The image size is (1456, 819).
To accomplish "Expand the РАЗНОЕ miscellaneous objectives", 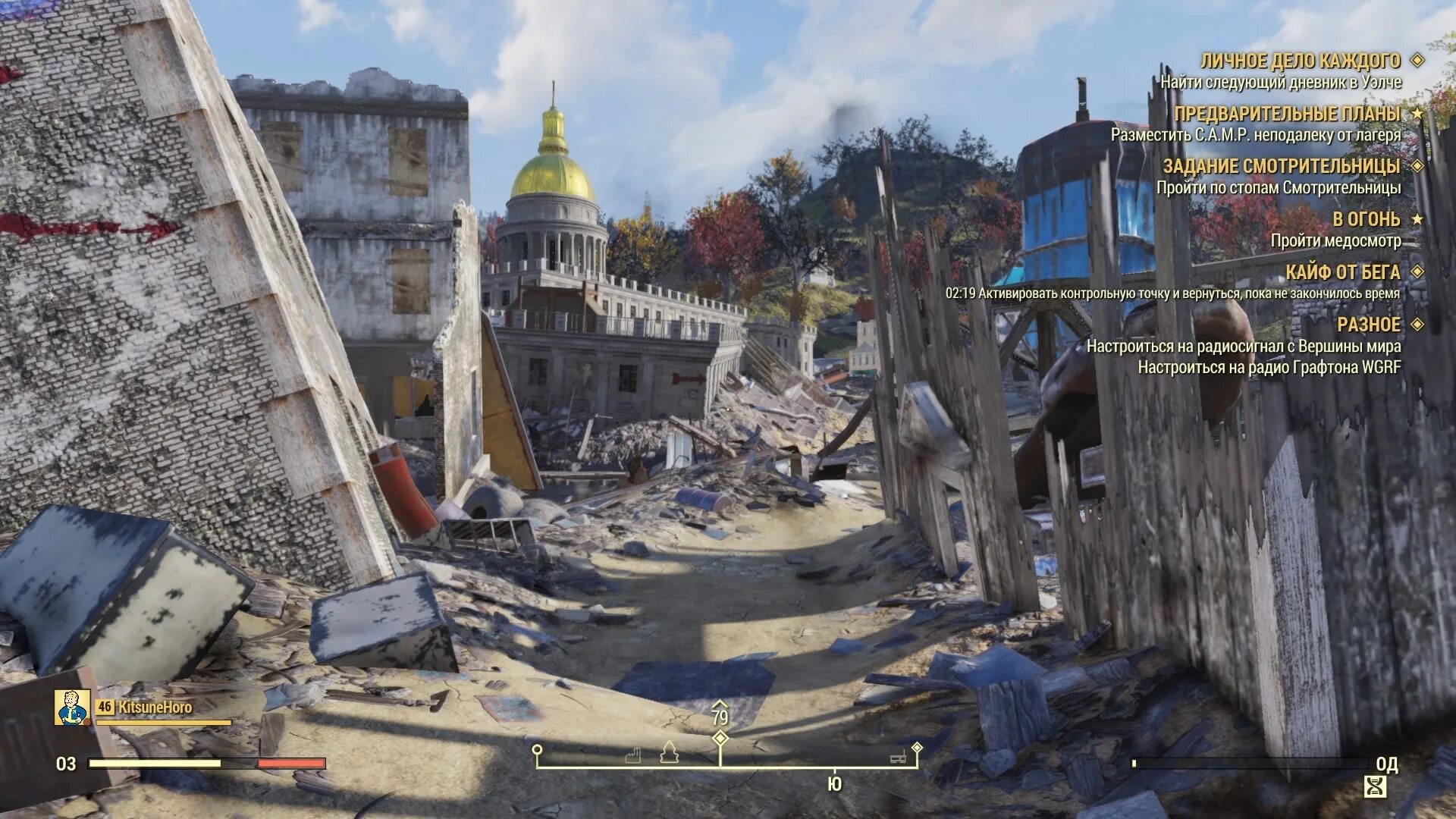I will [1368, 325].
